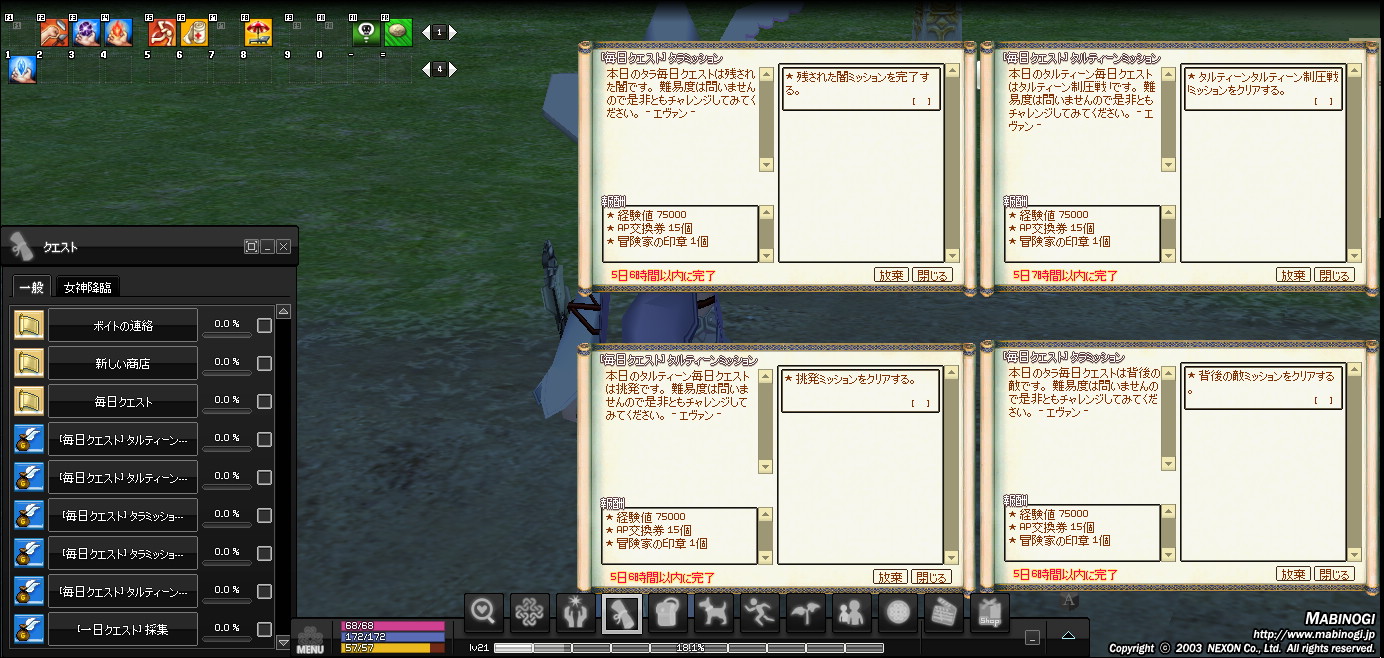
Task: Open the [一日クエスト] 採集 quest
Action: coord(122,629)
